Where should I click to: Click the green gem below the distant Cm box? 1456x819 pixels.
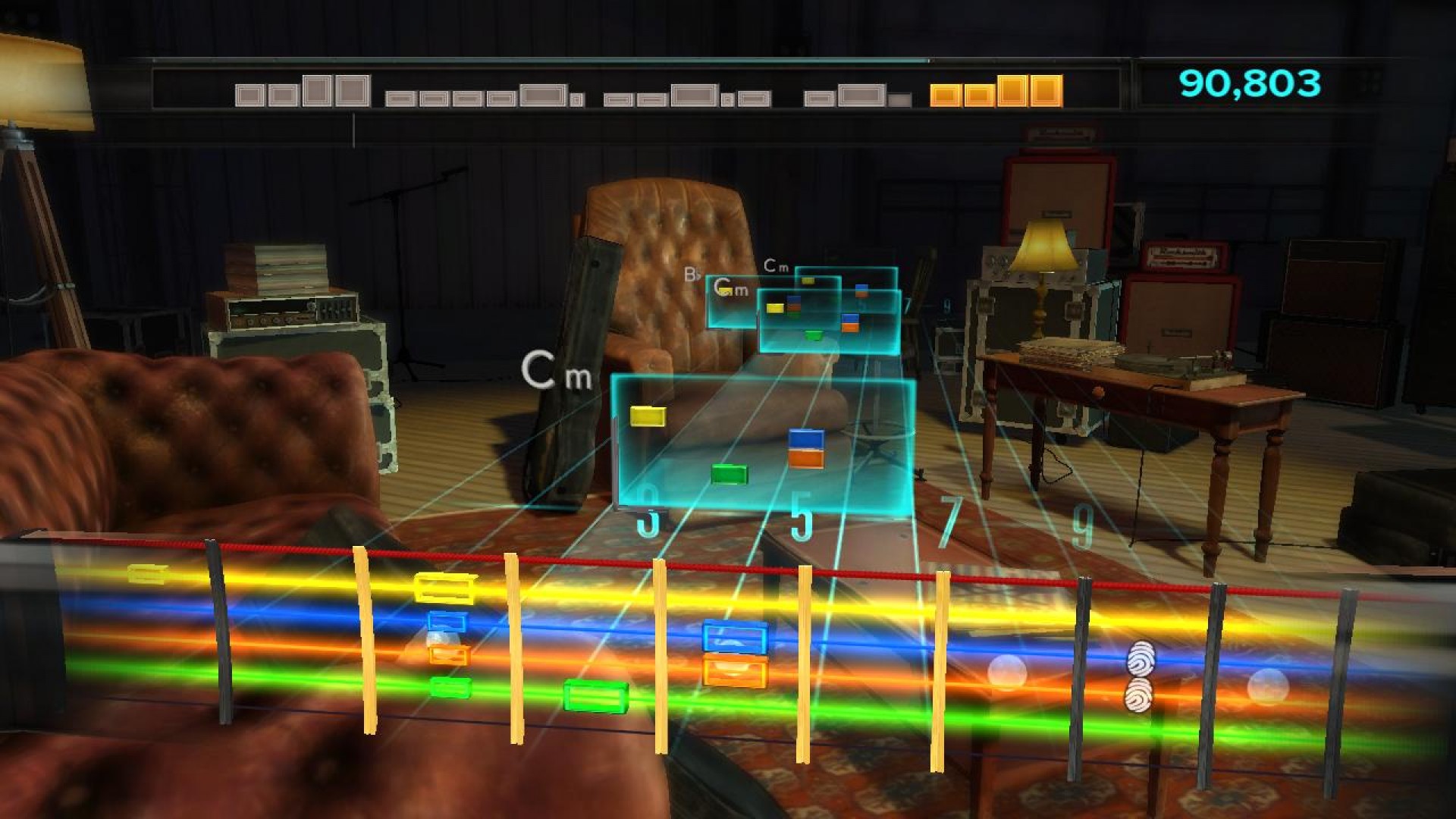click(x=814, y=334)
